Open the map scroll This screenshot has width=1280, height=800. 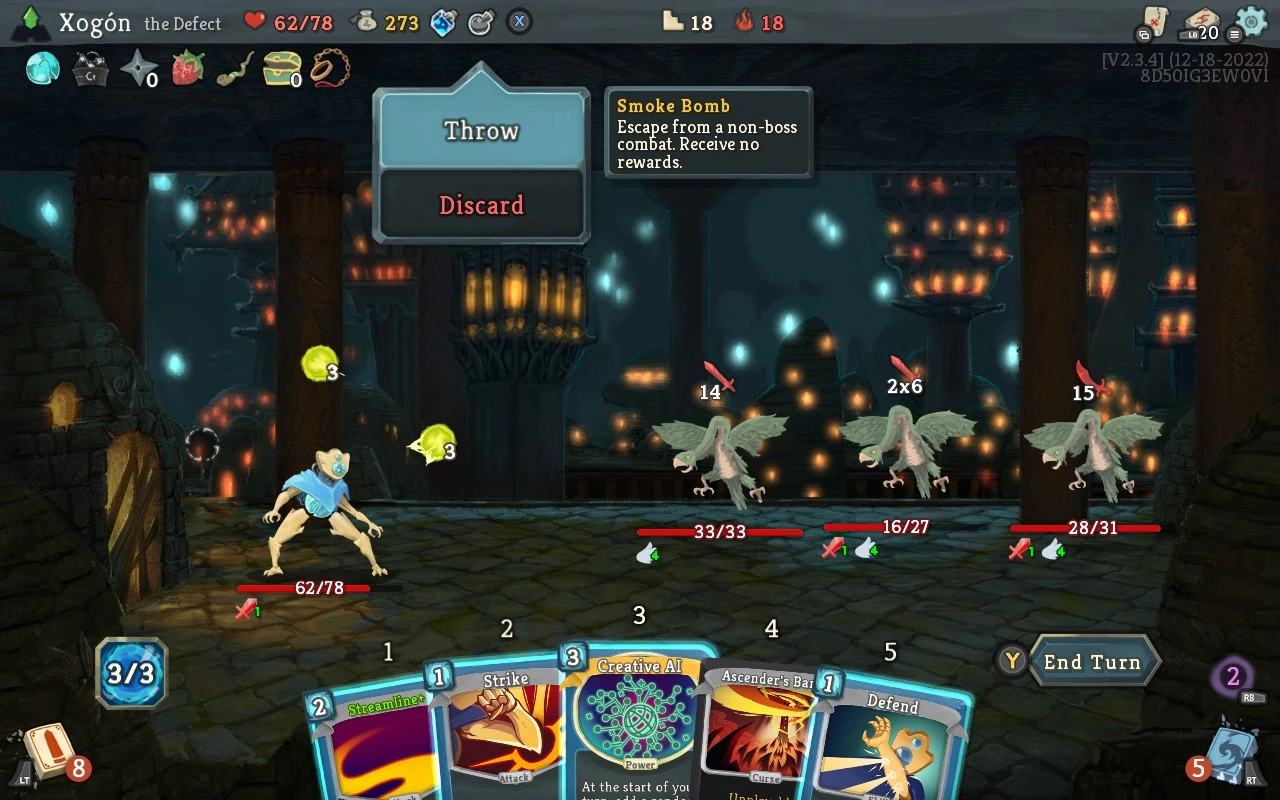[x=1154, y=22]
